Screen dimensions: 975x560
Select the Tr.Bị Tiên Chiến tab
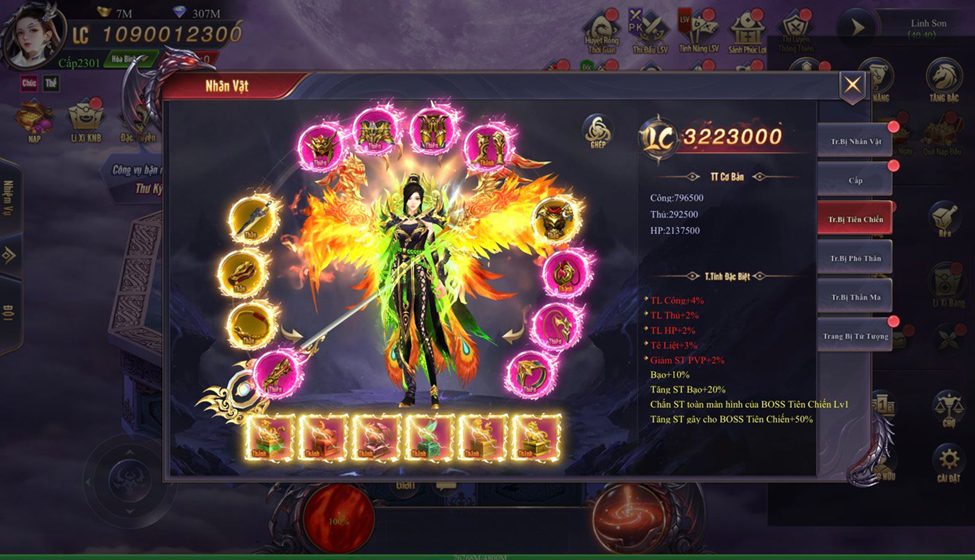854,219
